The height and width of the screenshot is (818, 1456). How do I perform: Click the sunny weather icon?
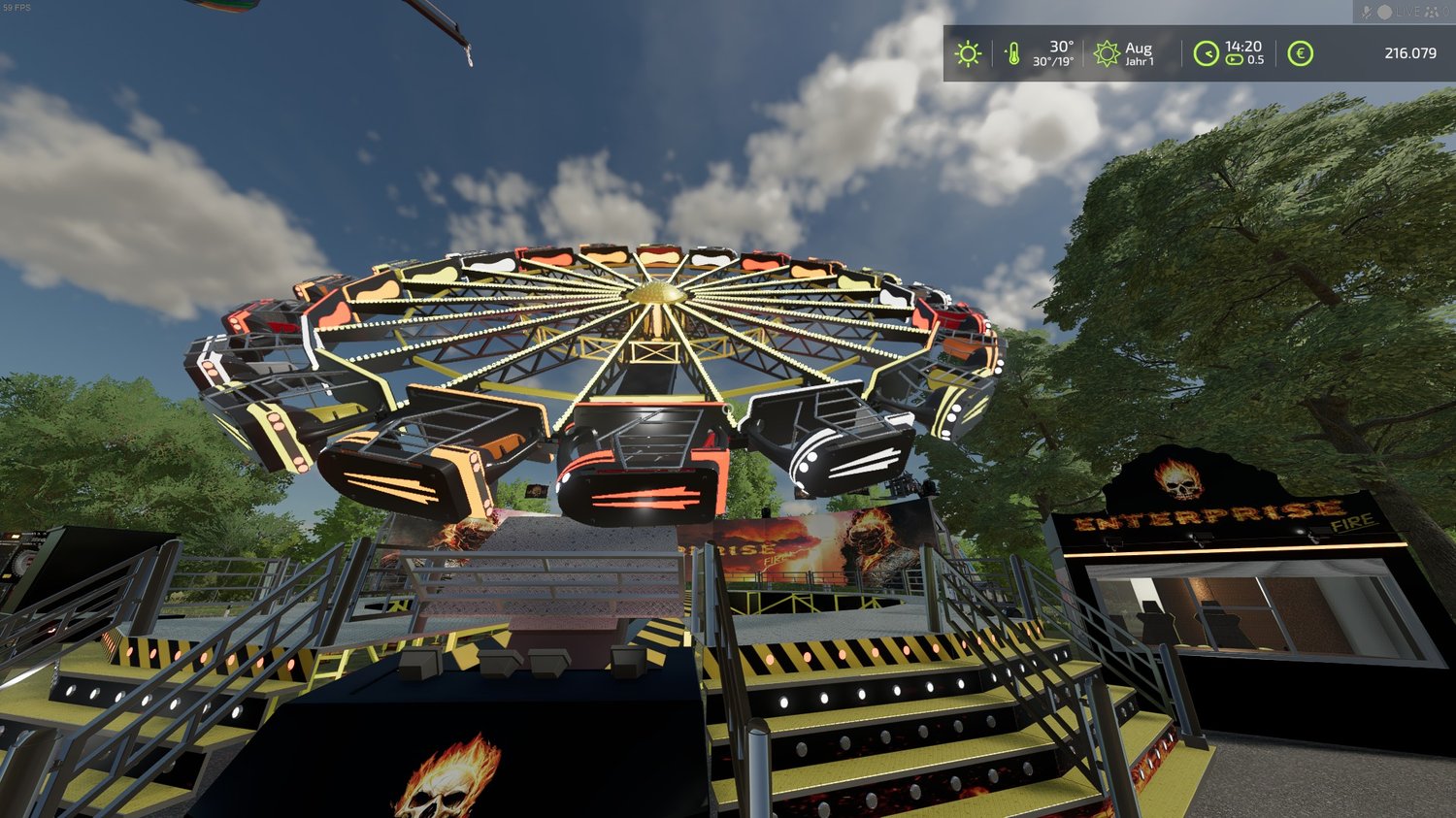(968, 53)
